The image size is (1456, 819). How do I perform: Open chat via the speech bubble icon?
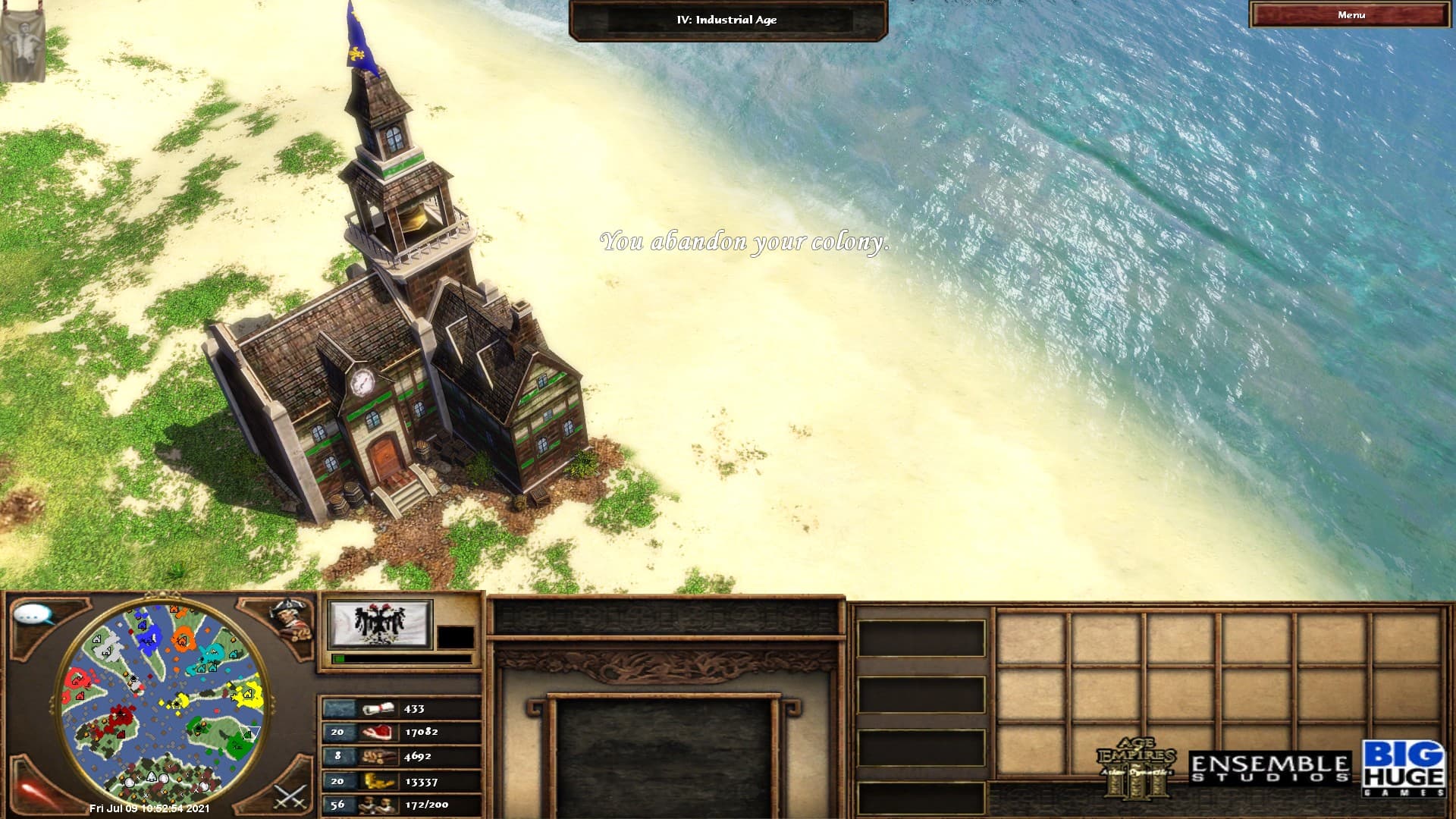tap(34, 615)
